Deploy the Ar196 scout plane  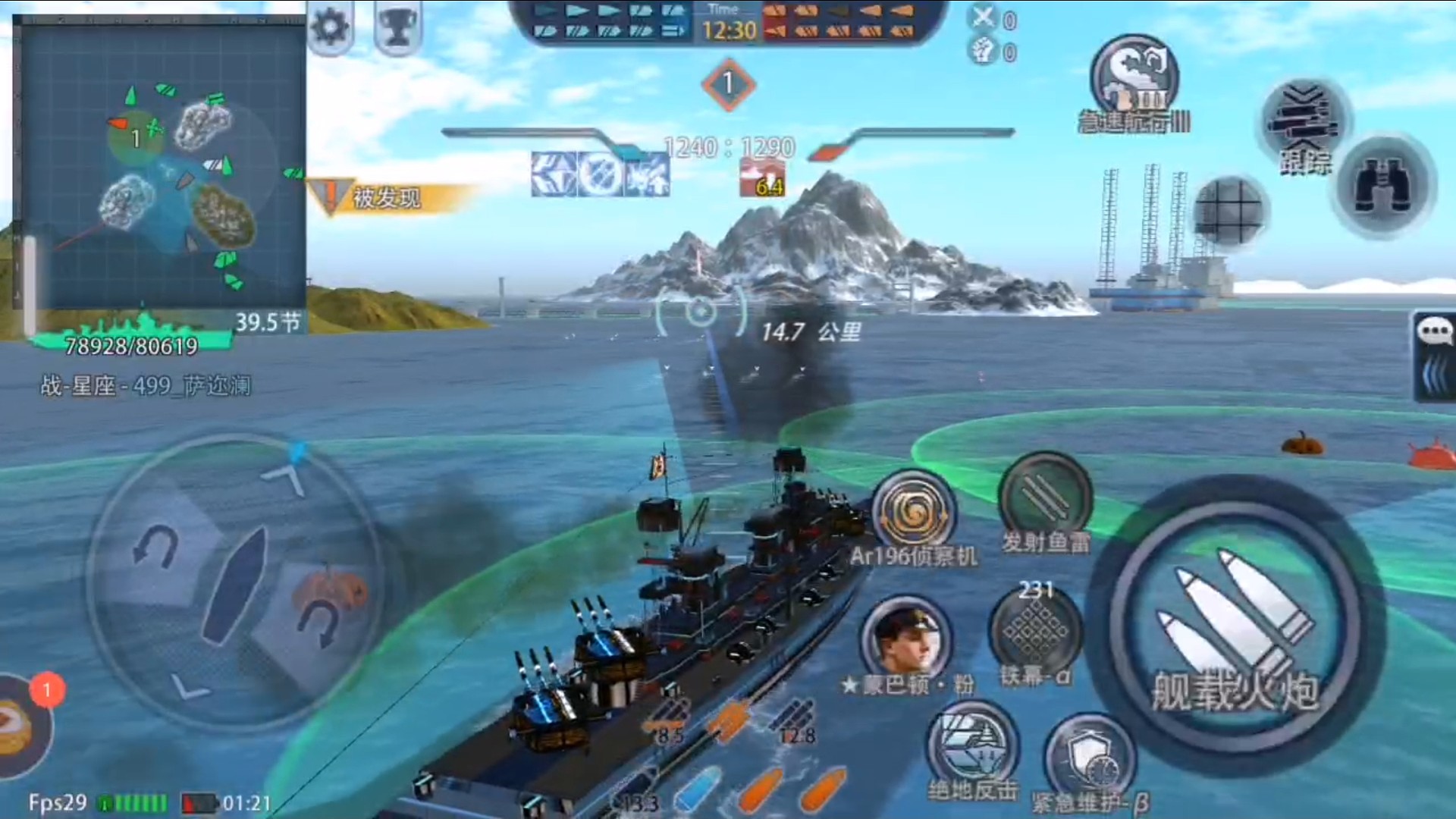pyautogui.click(x=913, y=513)
